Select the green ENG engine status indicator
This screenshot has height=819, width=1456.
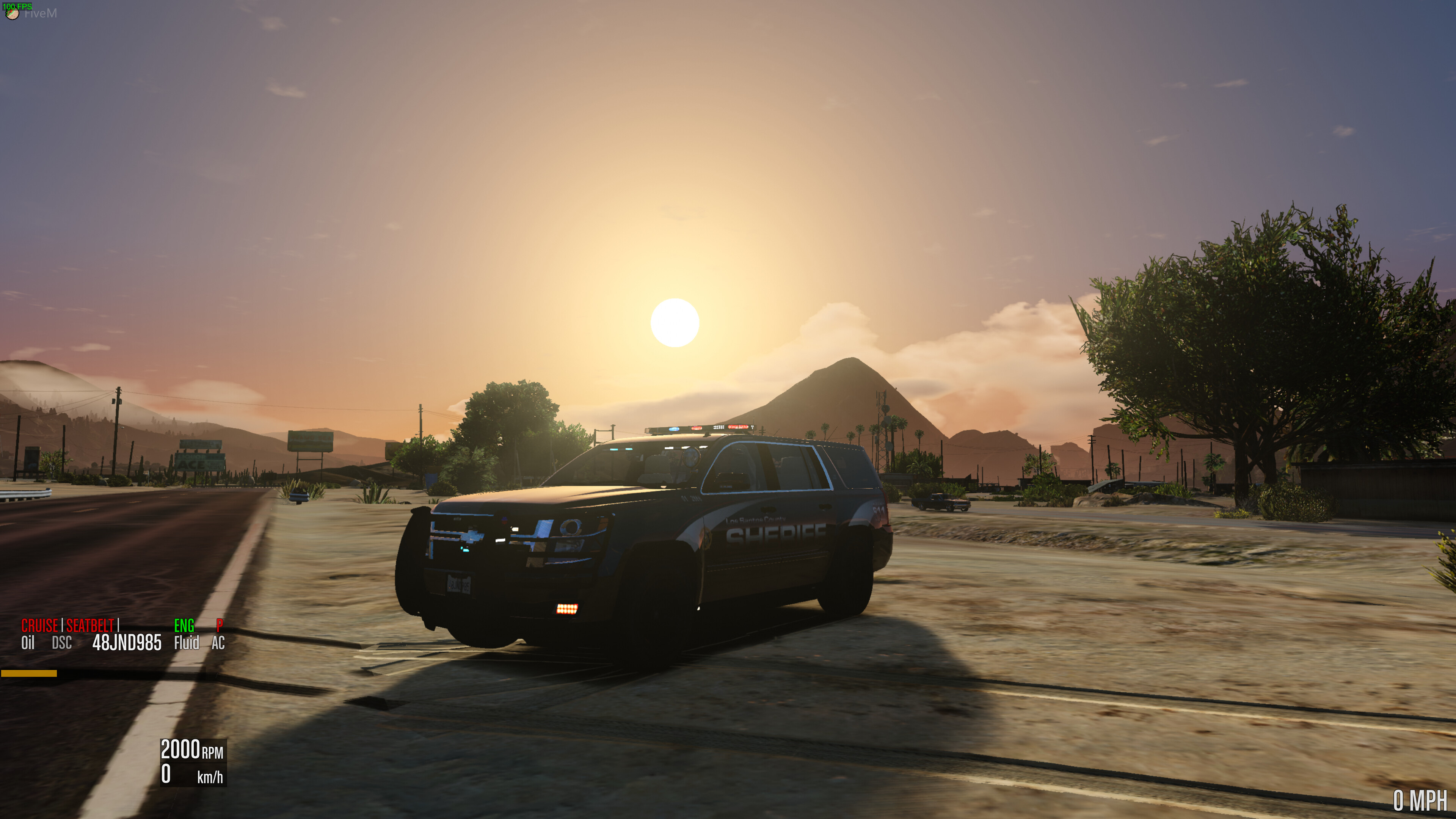(x=184, y=626)
